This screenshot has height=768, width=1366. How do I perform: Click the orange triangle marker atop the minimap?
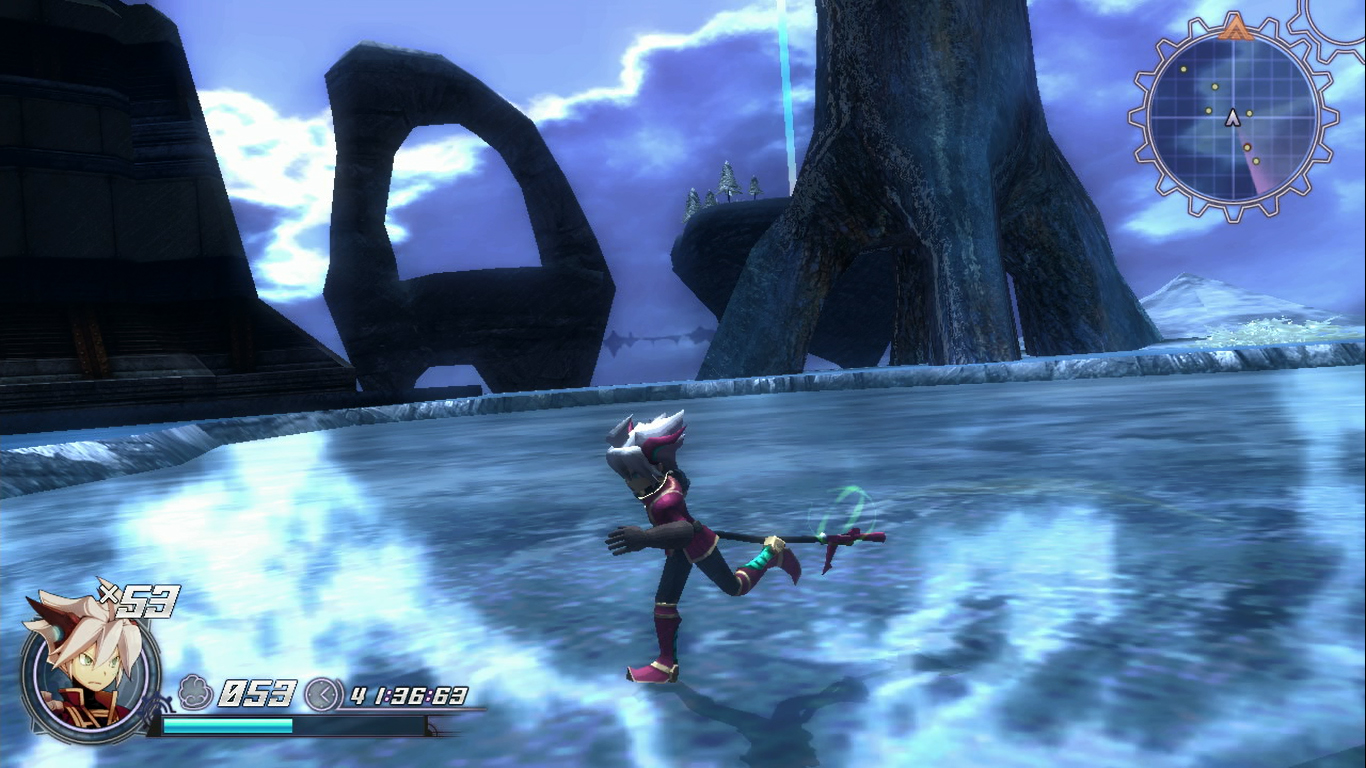click(x=1235, y=27)
